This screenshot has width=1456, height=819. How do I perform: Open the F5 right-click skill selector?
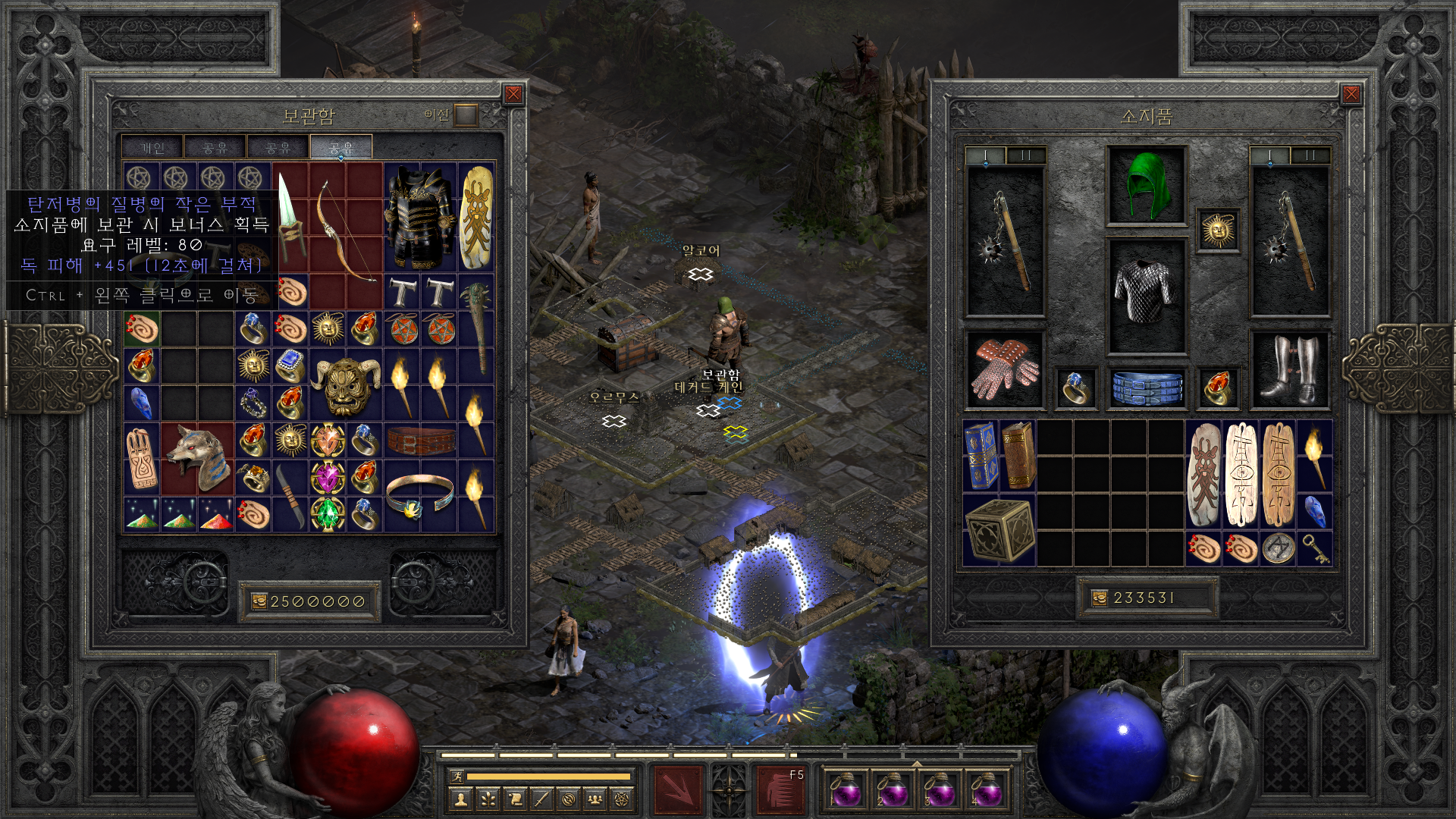tap(780, 789)
